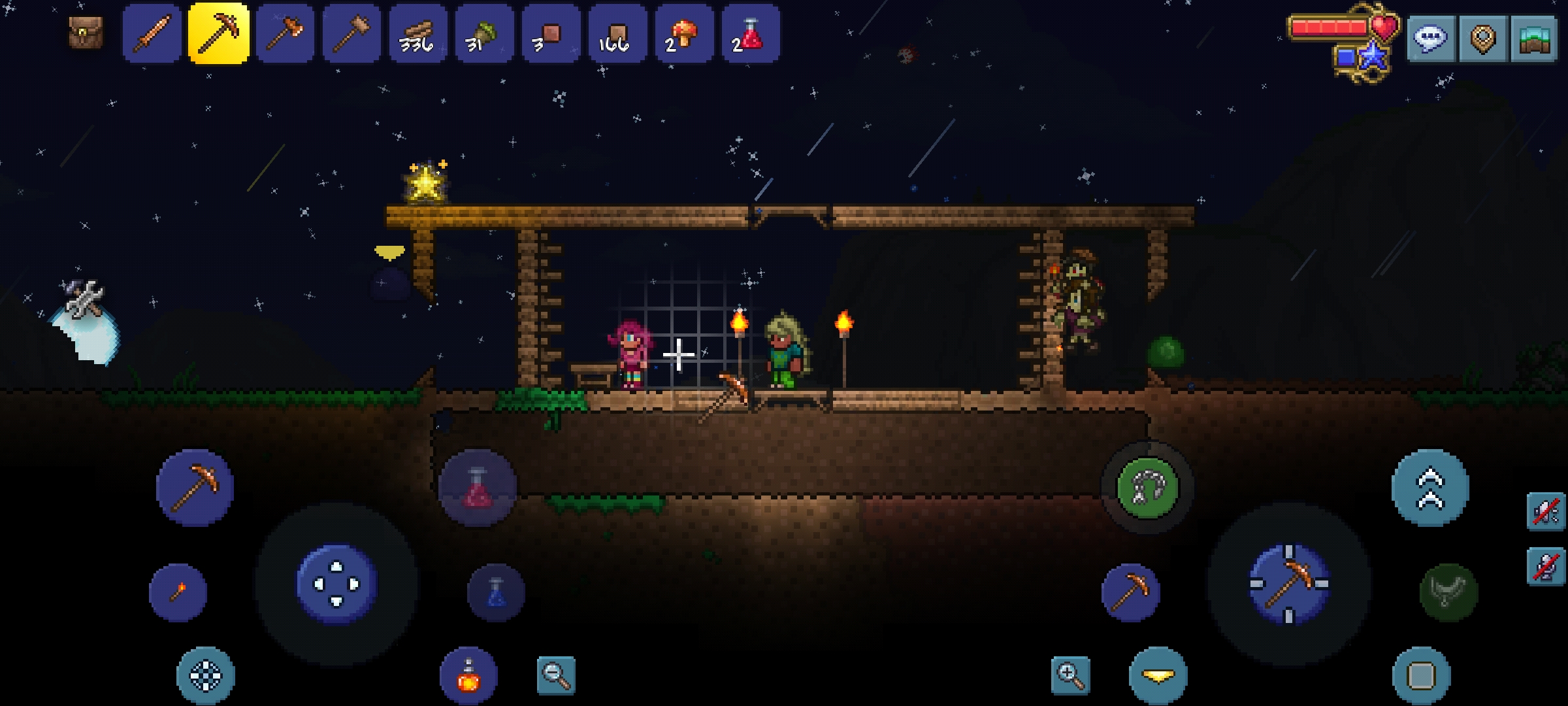This screenshot has width=1568, height=706.
Task: Select the copper axe hotbar slot
Action: coord(285,34)
